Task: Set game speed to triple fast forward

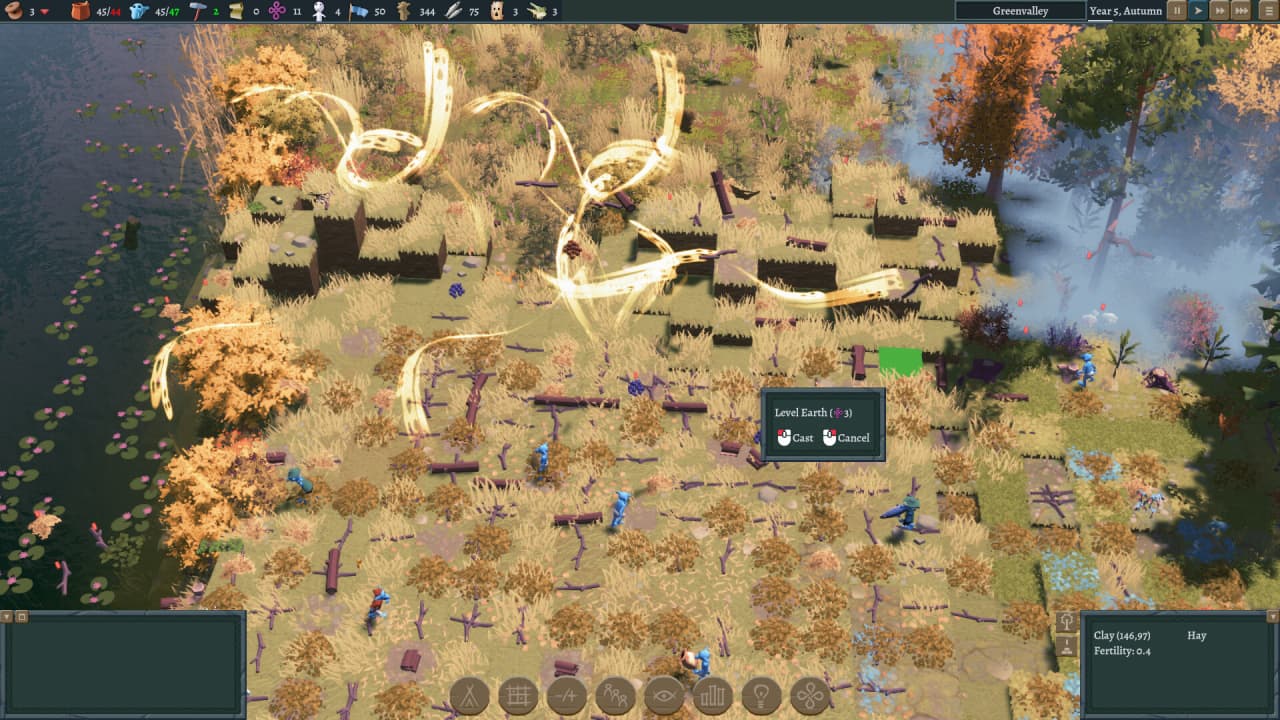Action: click(1241, 11)
